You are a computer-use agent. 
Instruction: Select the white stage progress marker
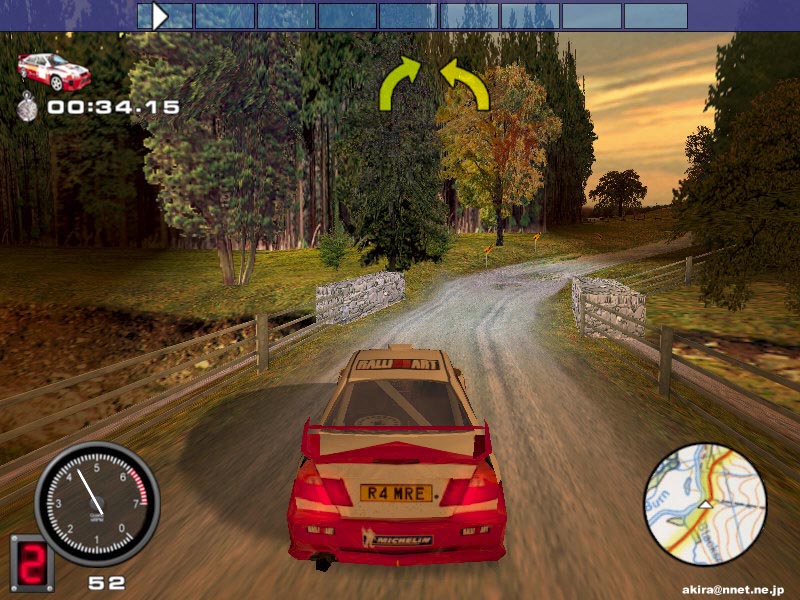[x=159, y=15]
